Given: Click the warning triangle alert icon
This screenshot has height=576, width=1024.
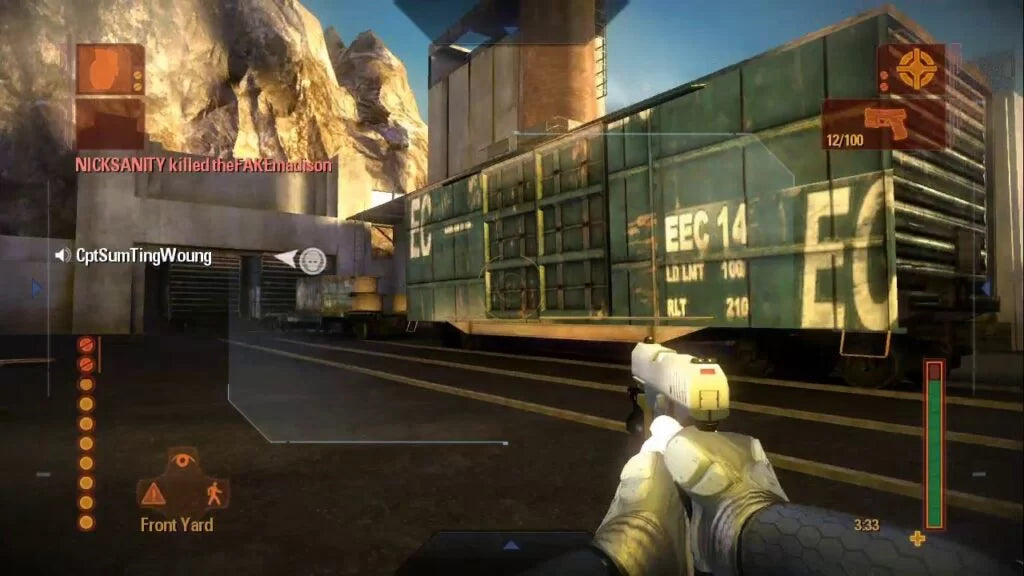Looking at the screenshot, I should 153,493.
